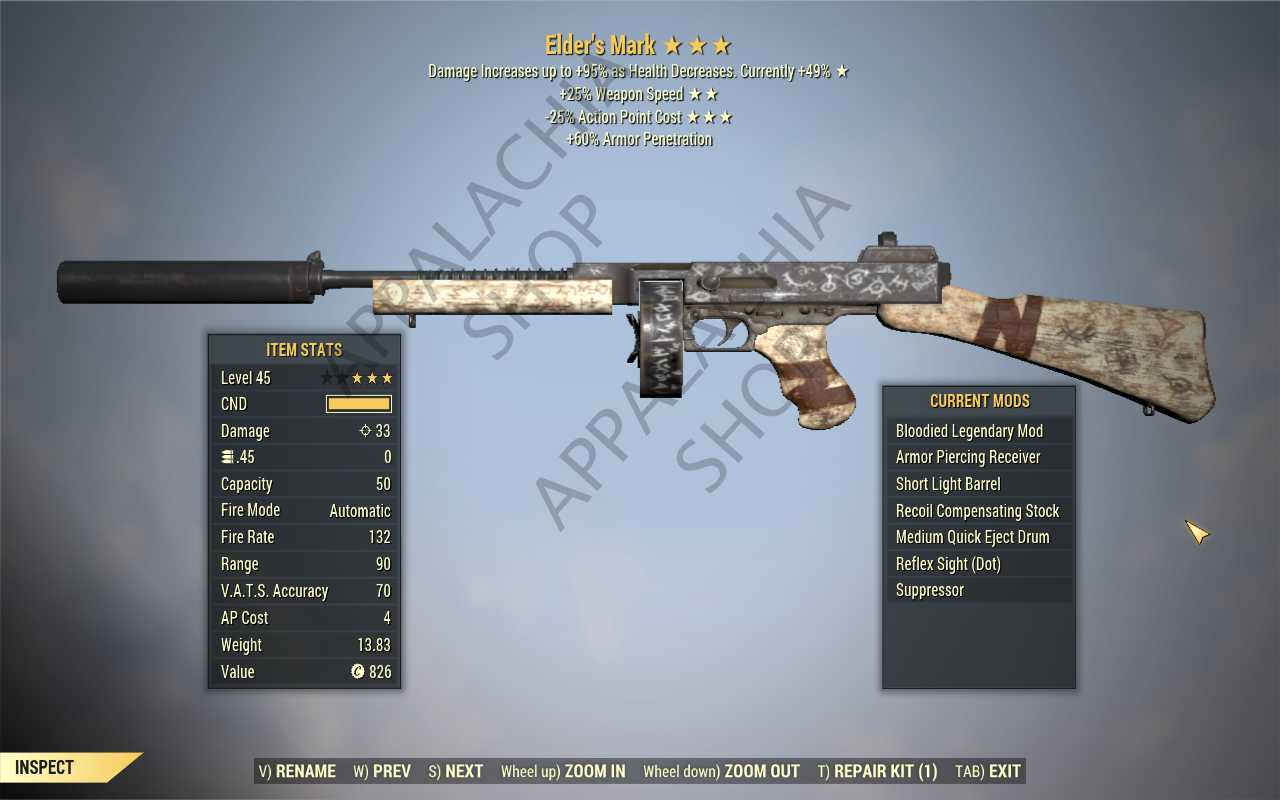Viewport: 1280px width, 800px height.
Task: Go to previous item with W) PREV
Action: point(380,771)
